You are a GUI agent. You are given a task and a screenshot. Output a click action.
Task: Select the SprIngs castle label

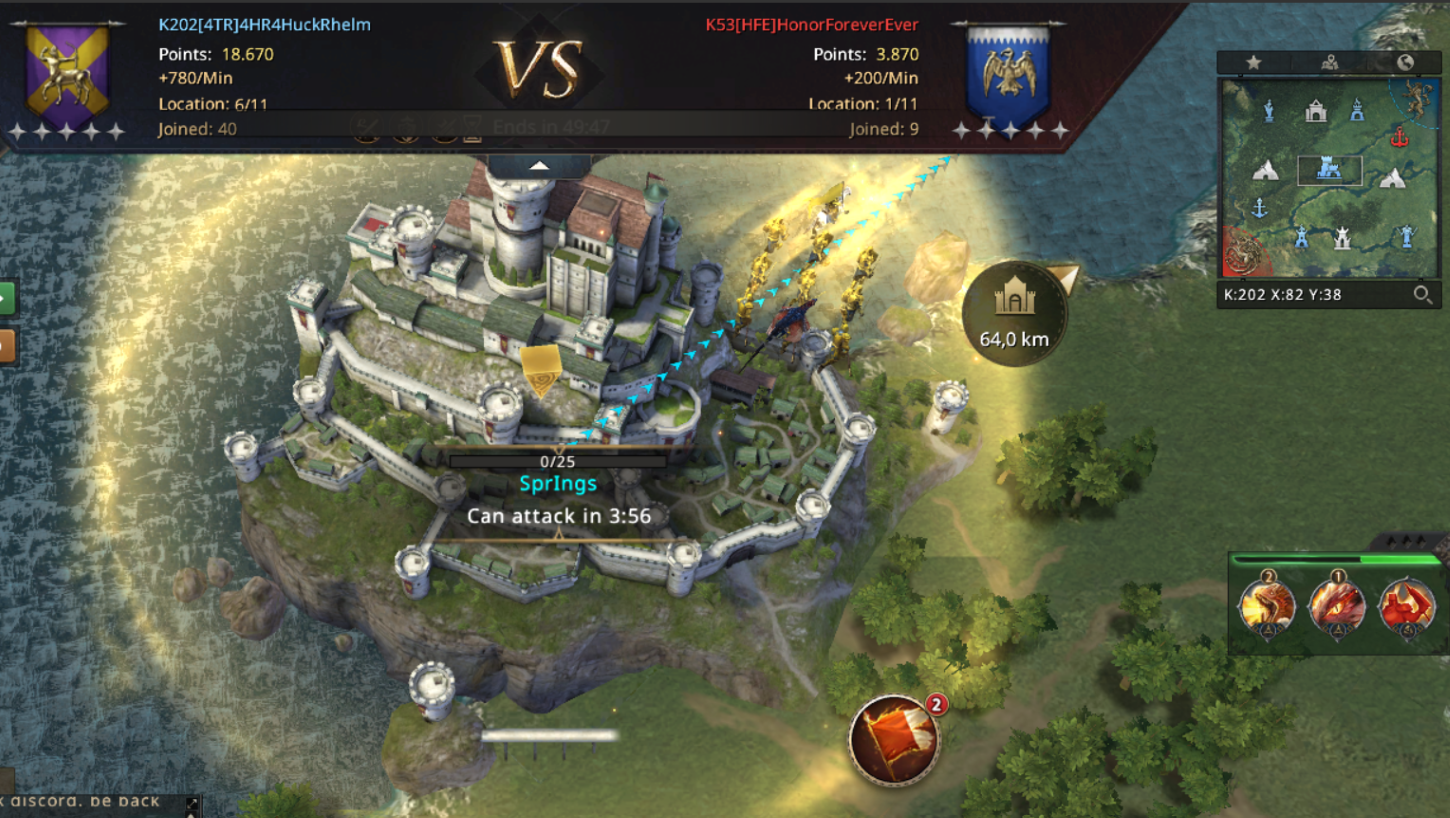[x=558, y=484]
